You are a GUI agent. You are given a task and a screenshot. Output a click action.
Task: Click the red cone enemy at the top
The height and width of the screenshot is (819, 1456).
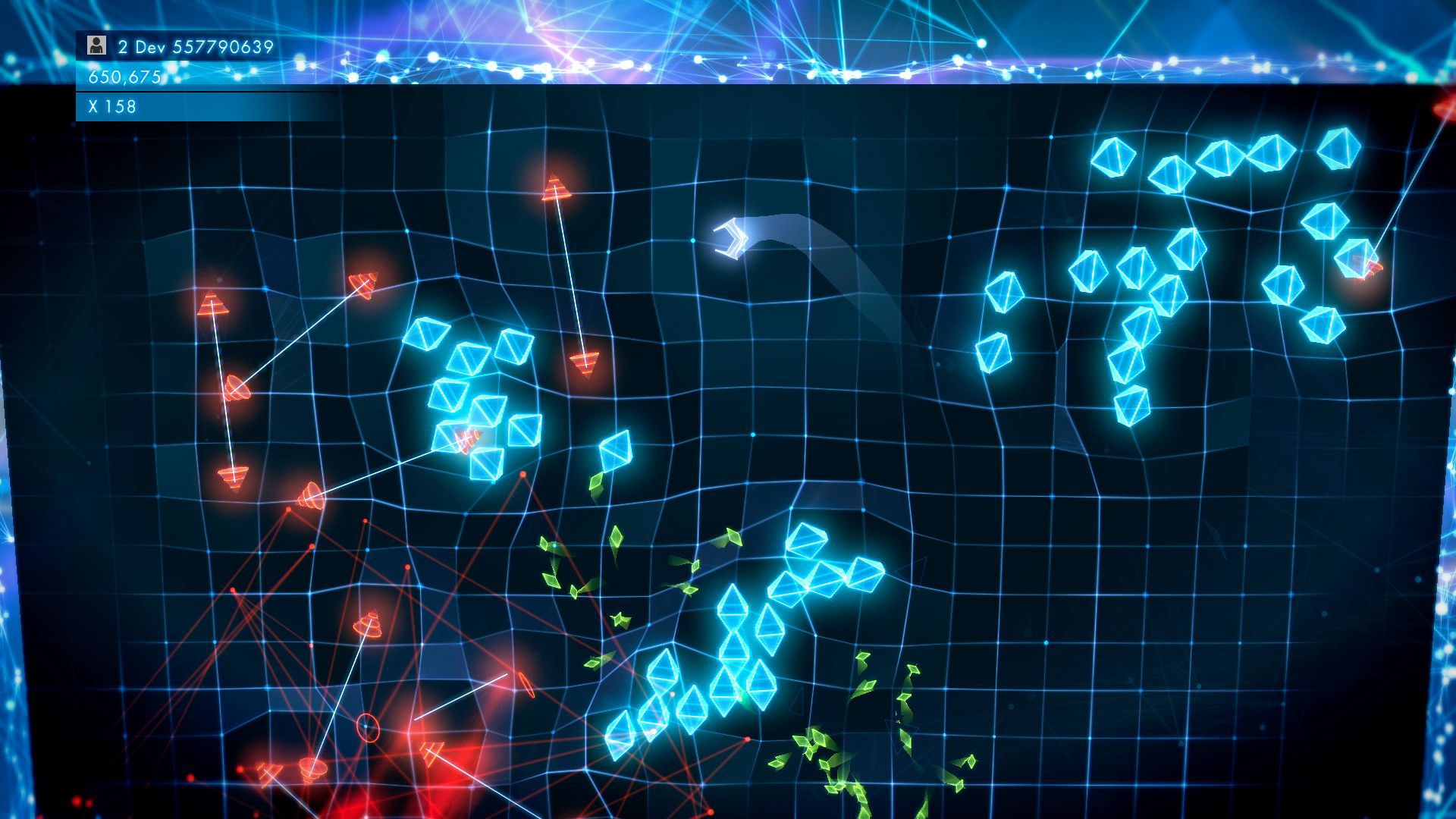pos(556,190)
